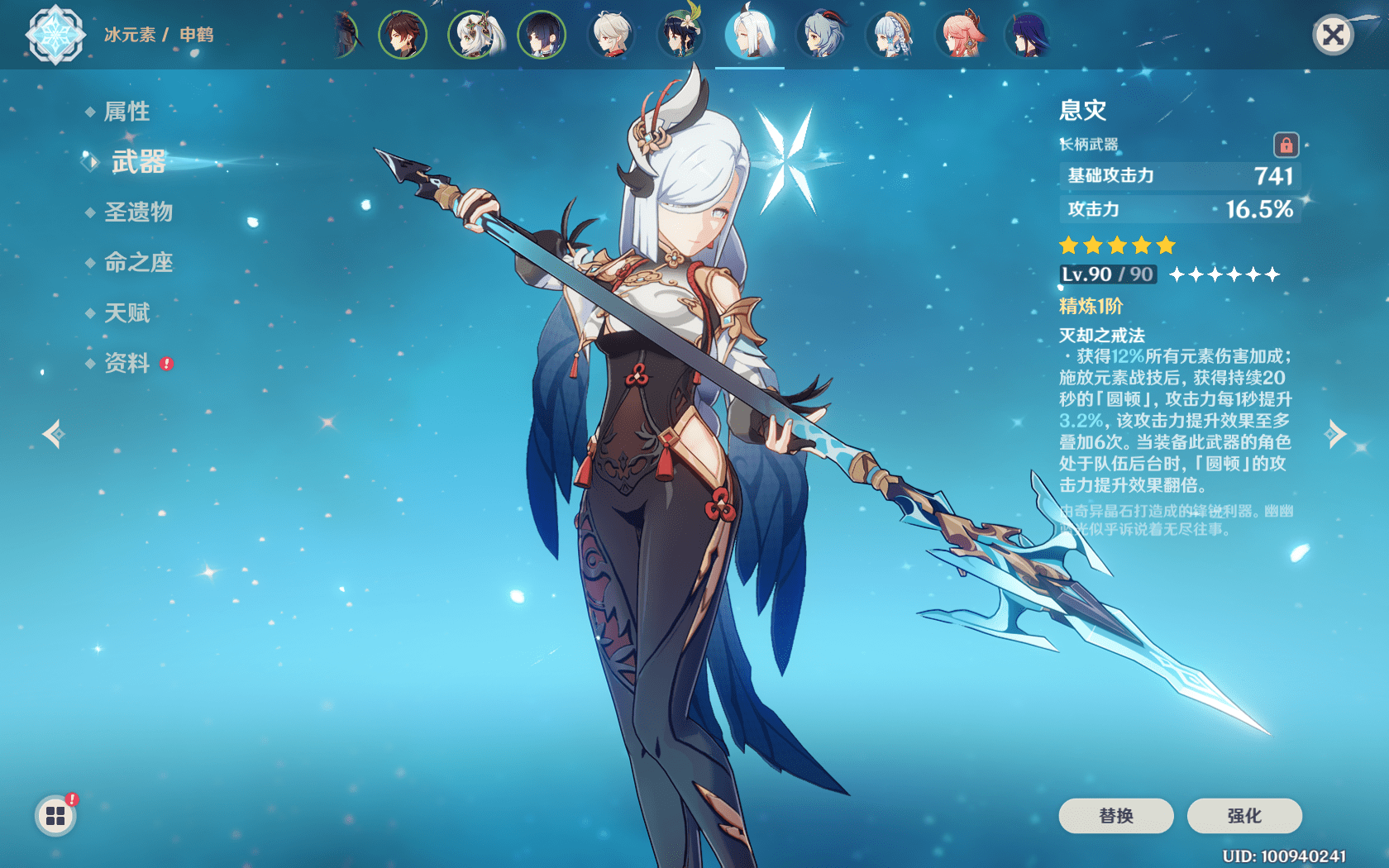
Task: Open the four-square grid menu icon
Action: point(55,816)
